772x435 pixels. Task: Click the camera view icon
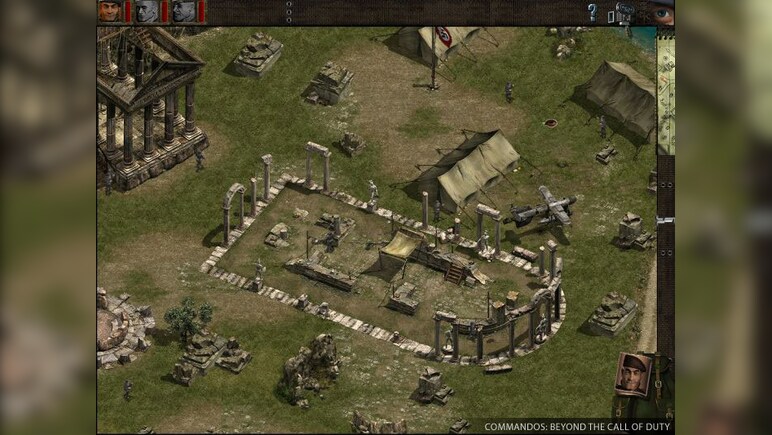(625, 12)
